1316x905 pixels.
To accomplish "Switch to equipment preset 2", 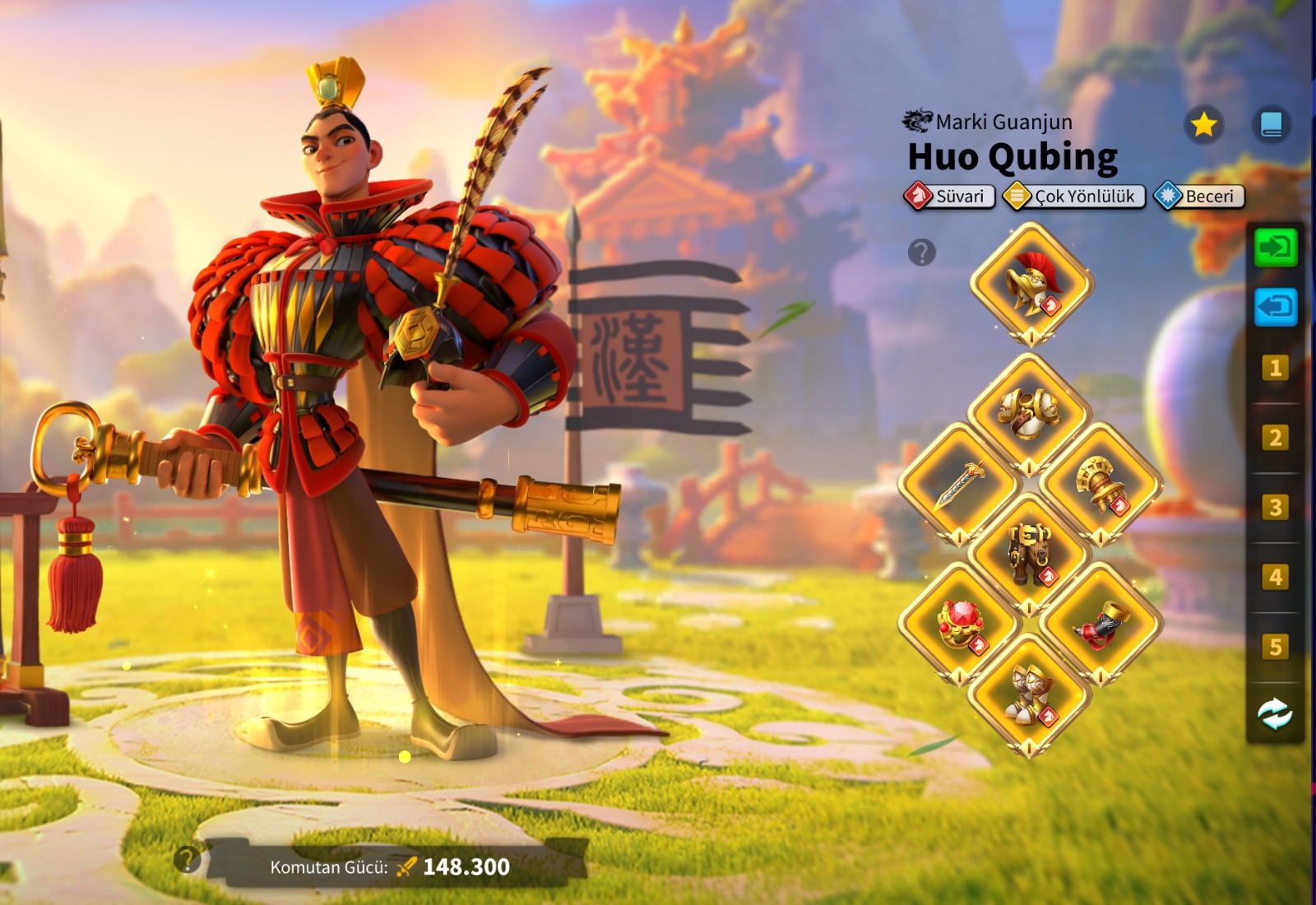I will (x=1275, y=438).
